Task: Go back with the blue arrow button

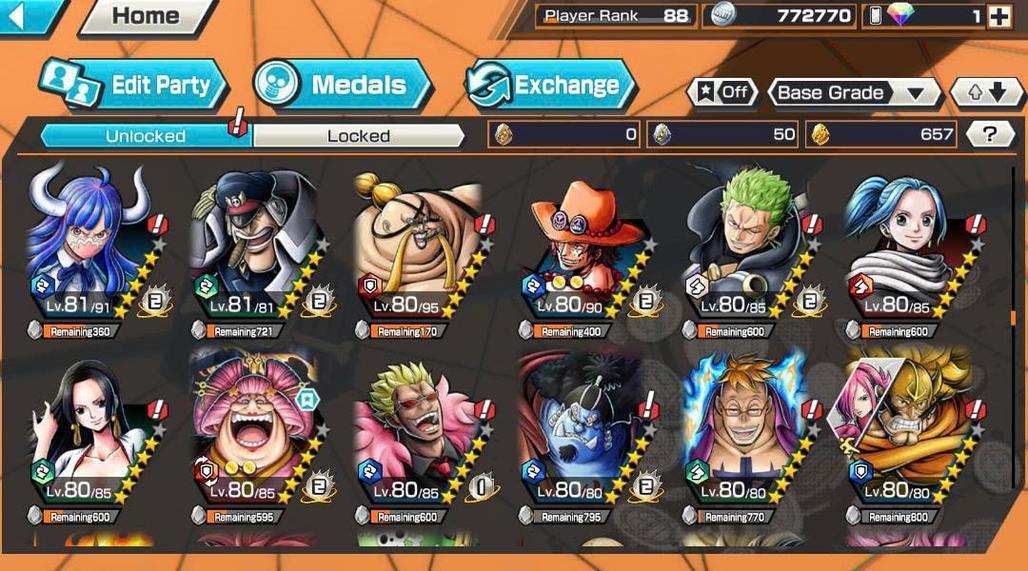Action: click(22, 15)
